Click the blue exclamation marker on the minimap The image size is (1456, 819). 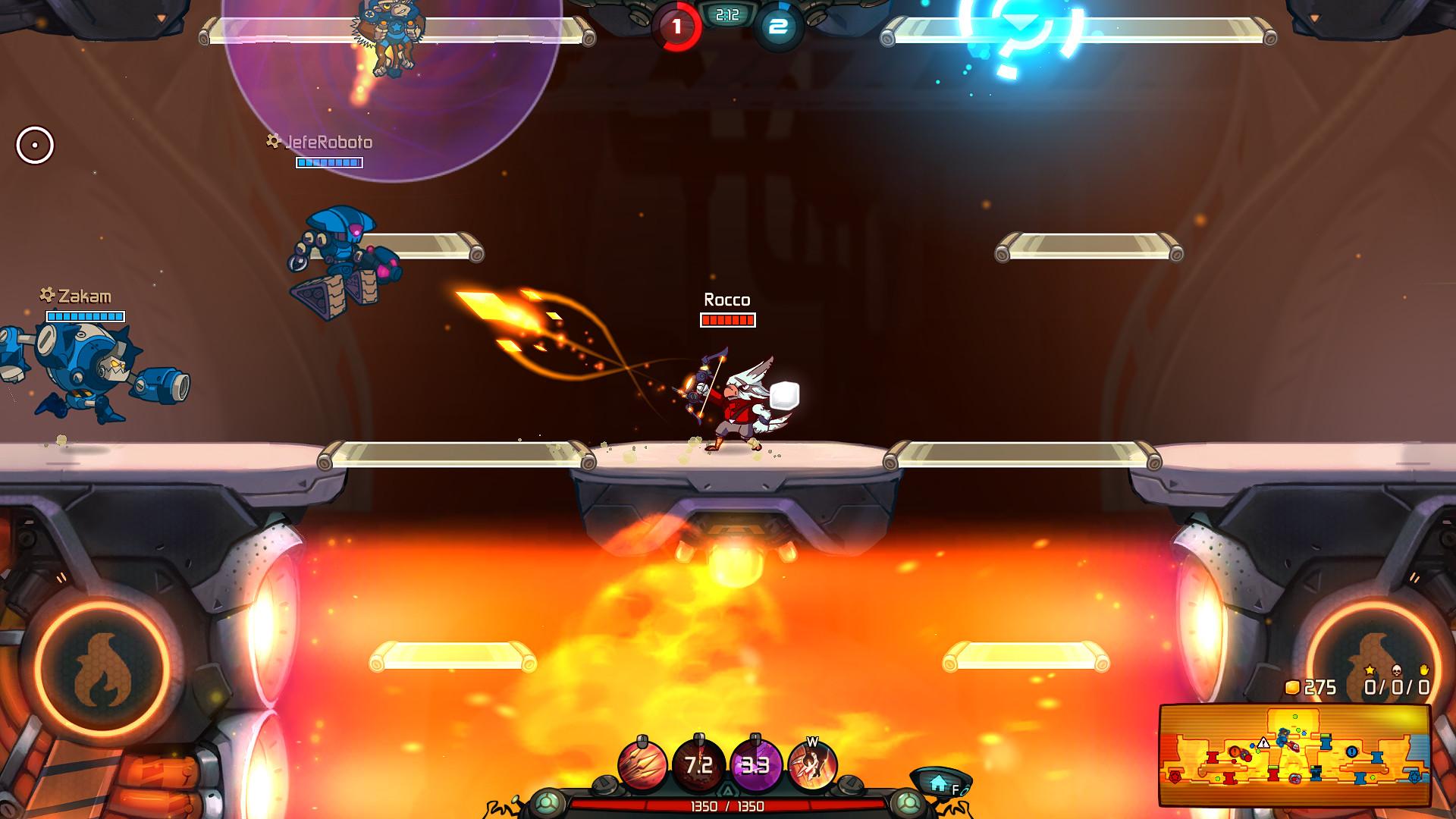[x=1351, y=752]
